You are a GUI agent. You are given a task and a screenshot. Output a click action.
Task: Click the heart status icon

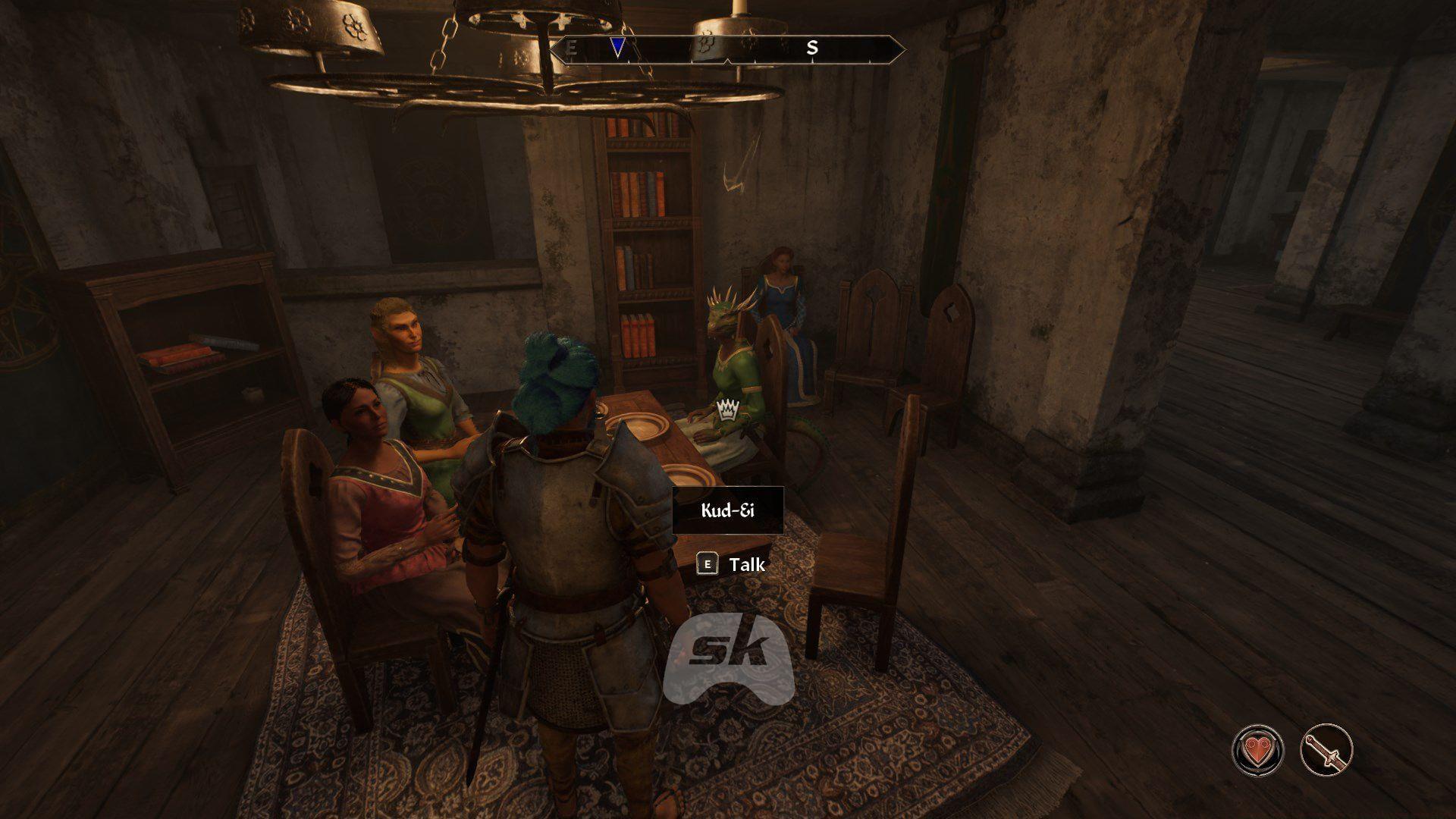point(1257,750)
